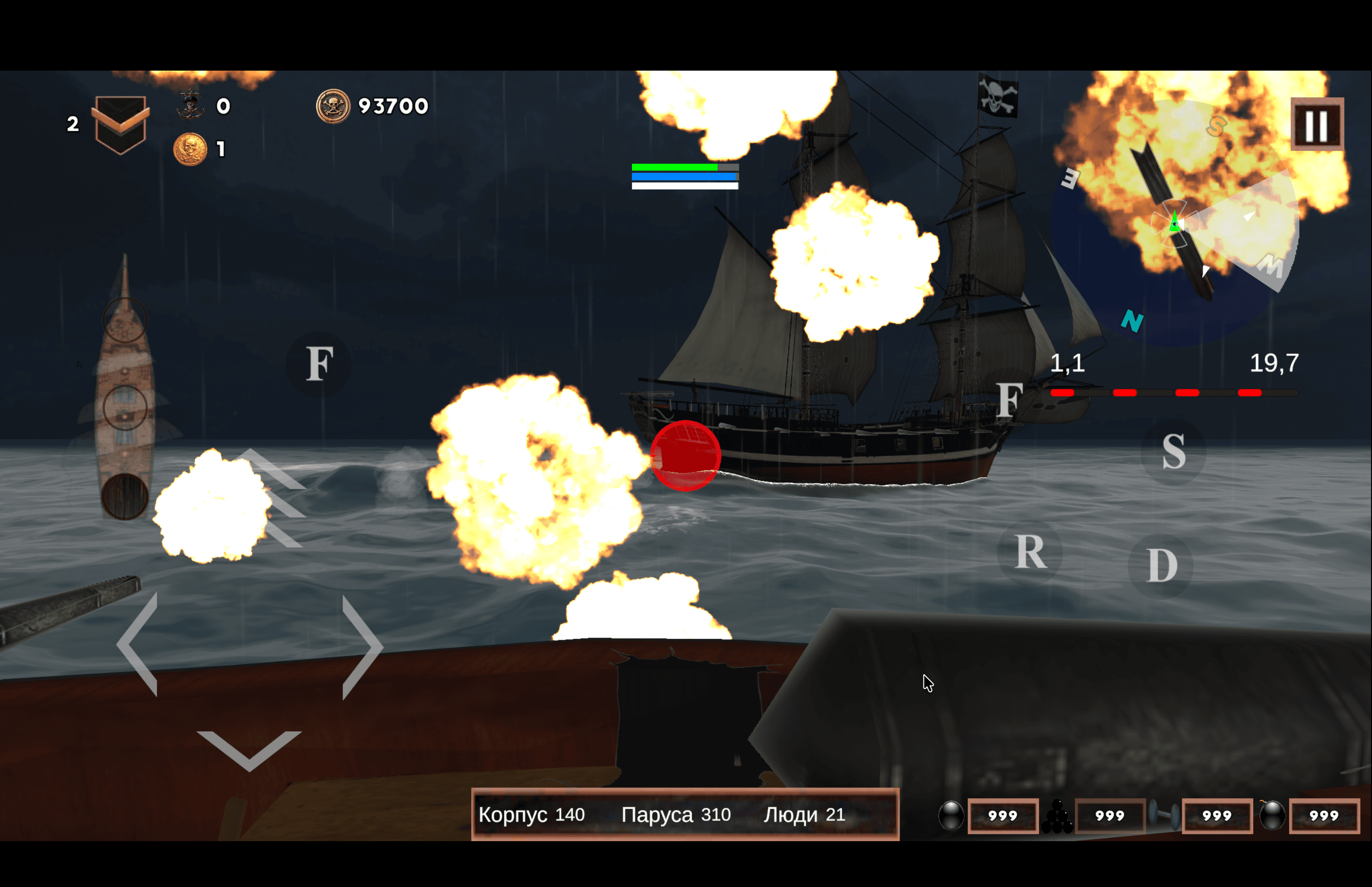Tap the F button beside the ship silhouette
This screenshot has height=887, width=1372.
319,364
